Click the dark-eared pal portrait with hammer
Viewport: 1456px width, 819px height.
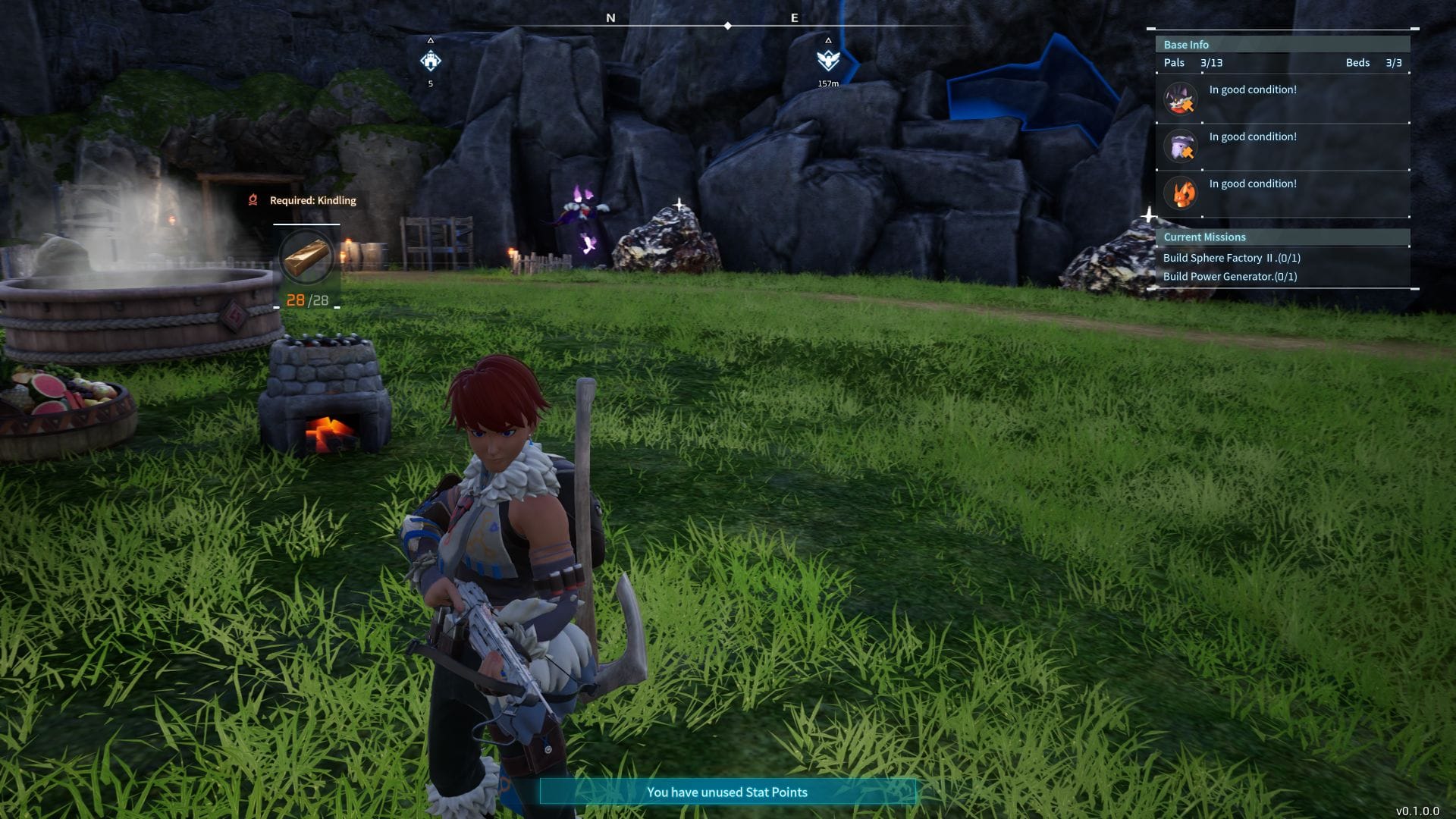click(x=1181, y=99)
